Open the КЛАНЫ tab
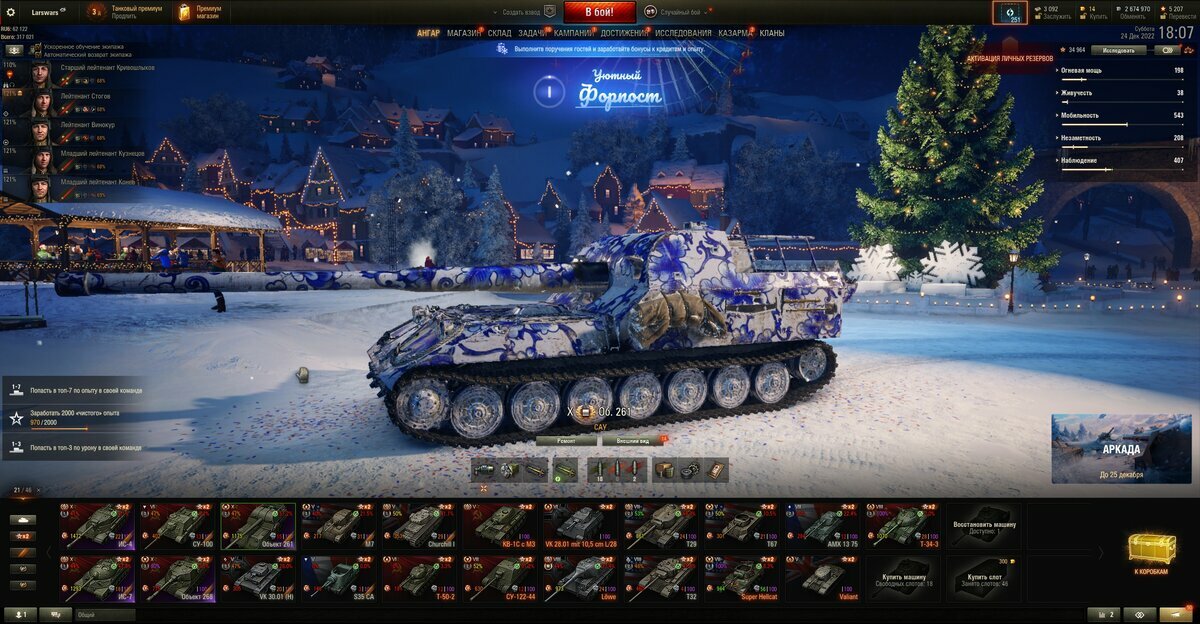The height and width of the screenshot is (624, 1200). 771,33
